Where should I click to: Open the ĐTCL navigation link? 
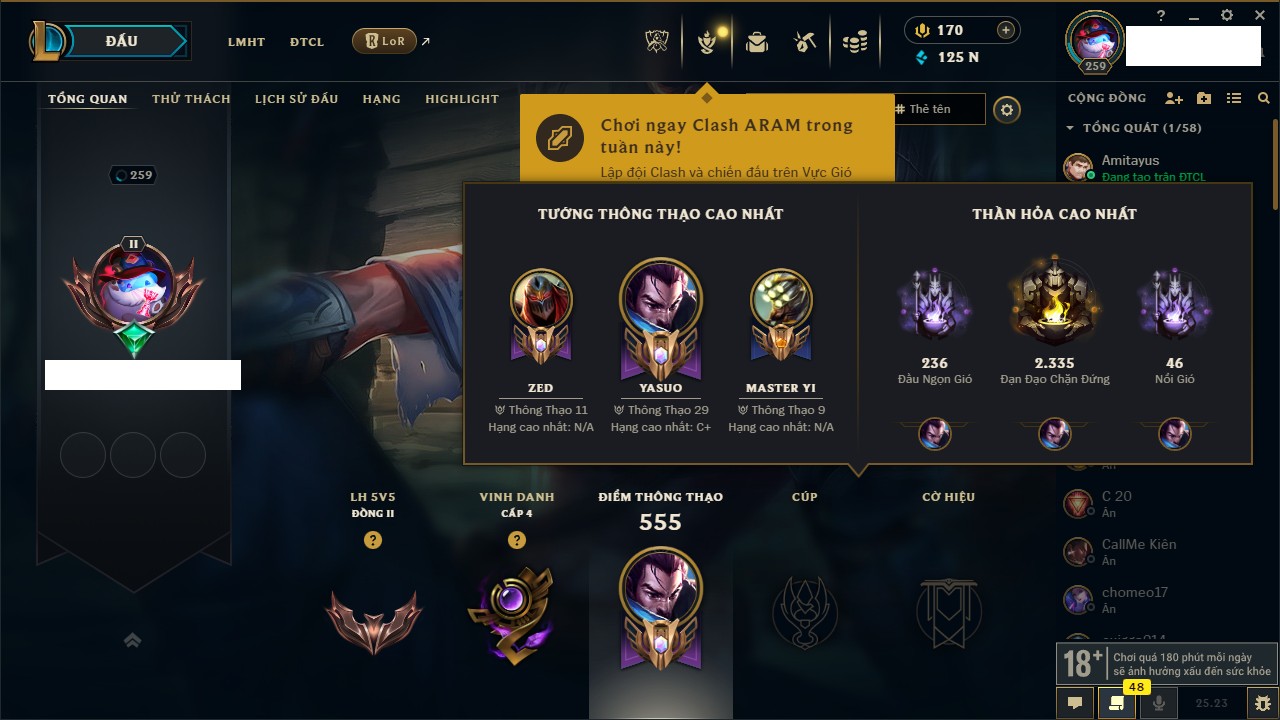tap(307, 42)
